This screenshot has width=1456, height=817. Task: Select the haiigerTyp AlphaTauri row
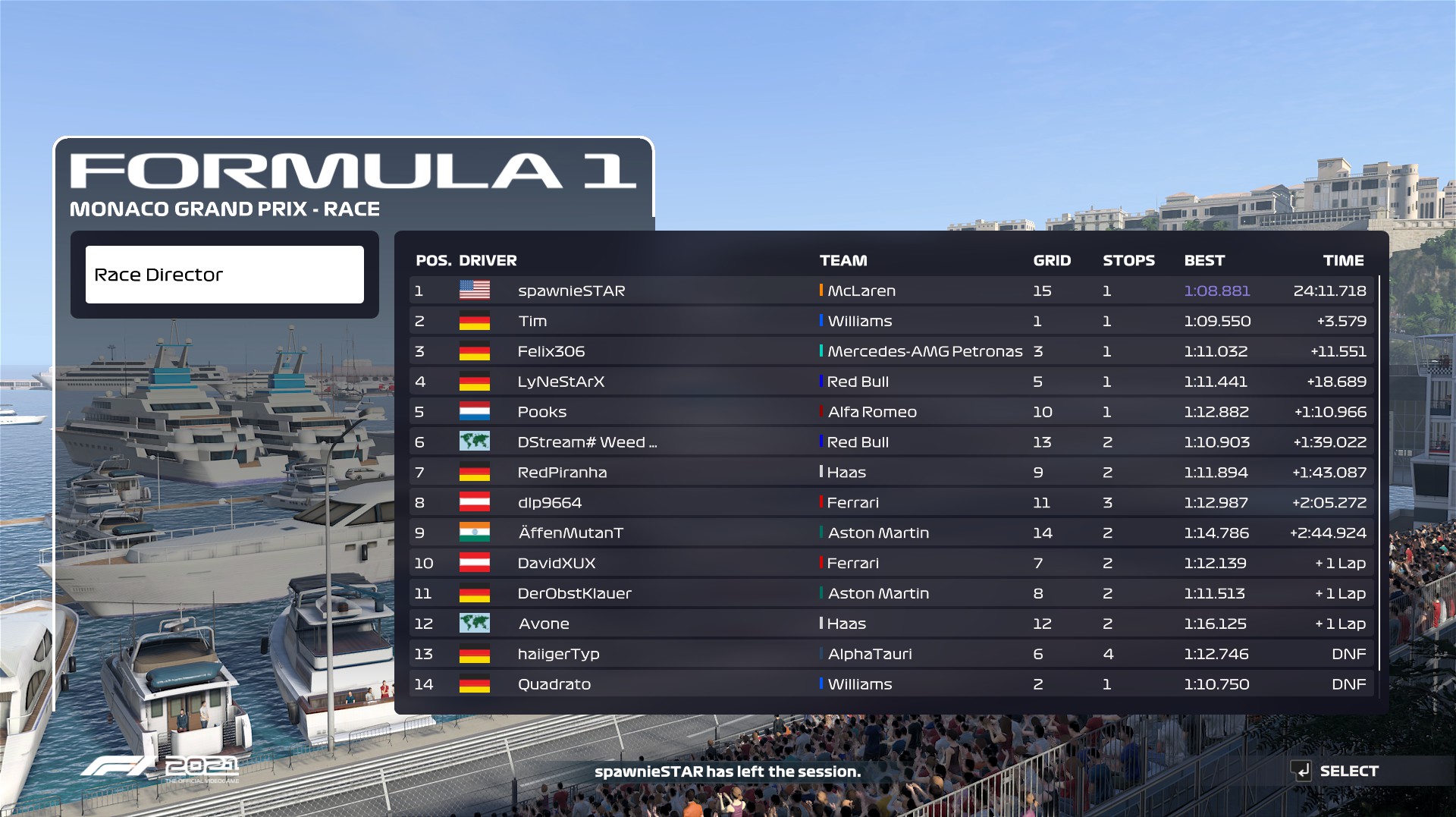point(892,654)
